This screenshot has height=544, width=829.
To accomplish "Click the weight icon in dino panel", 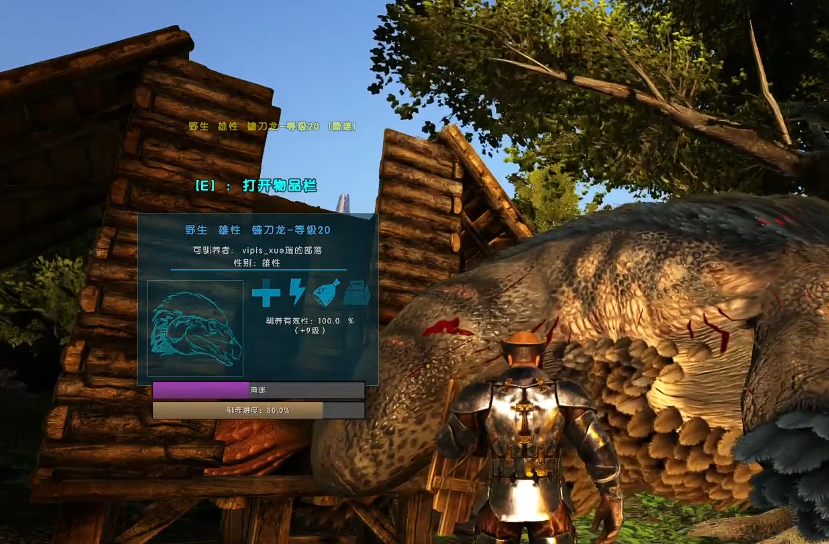I will 357,294.
